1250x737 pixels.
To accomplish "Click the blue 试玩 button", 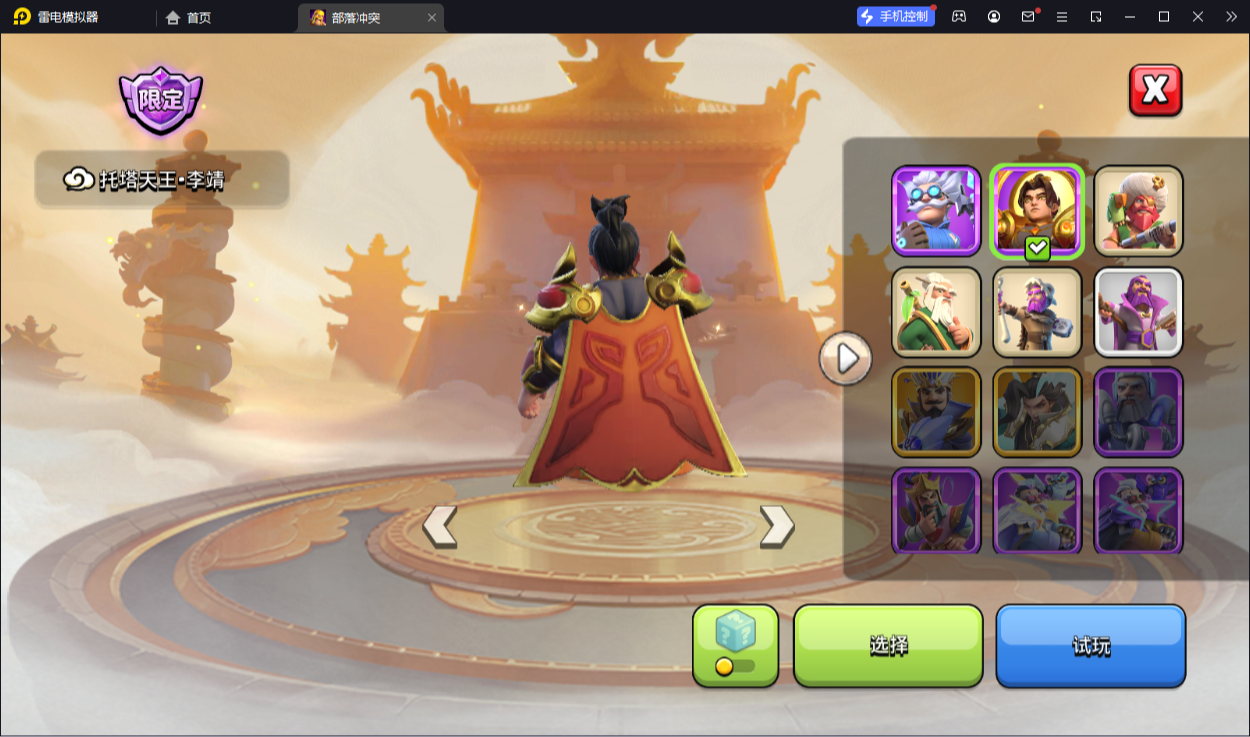I will coord(1090,645).
